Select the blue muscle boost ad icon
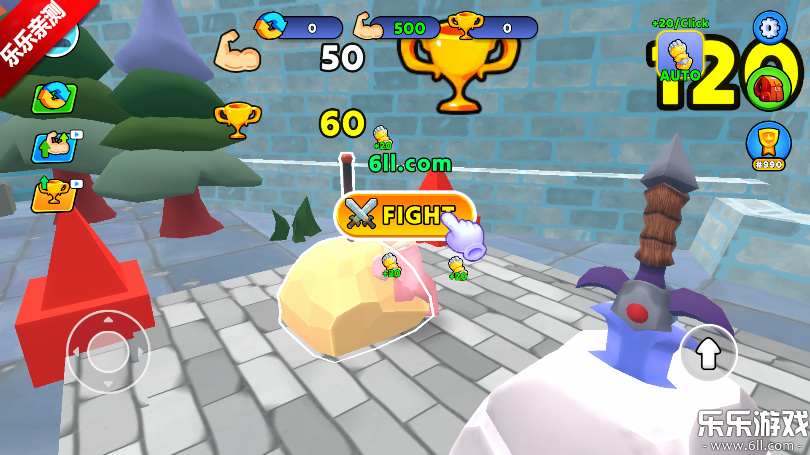The width and height of the screenshot is (810, 455). click(55, 145)
